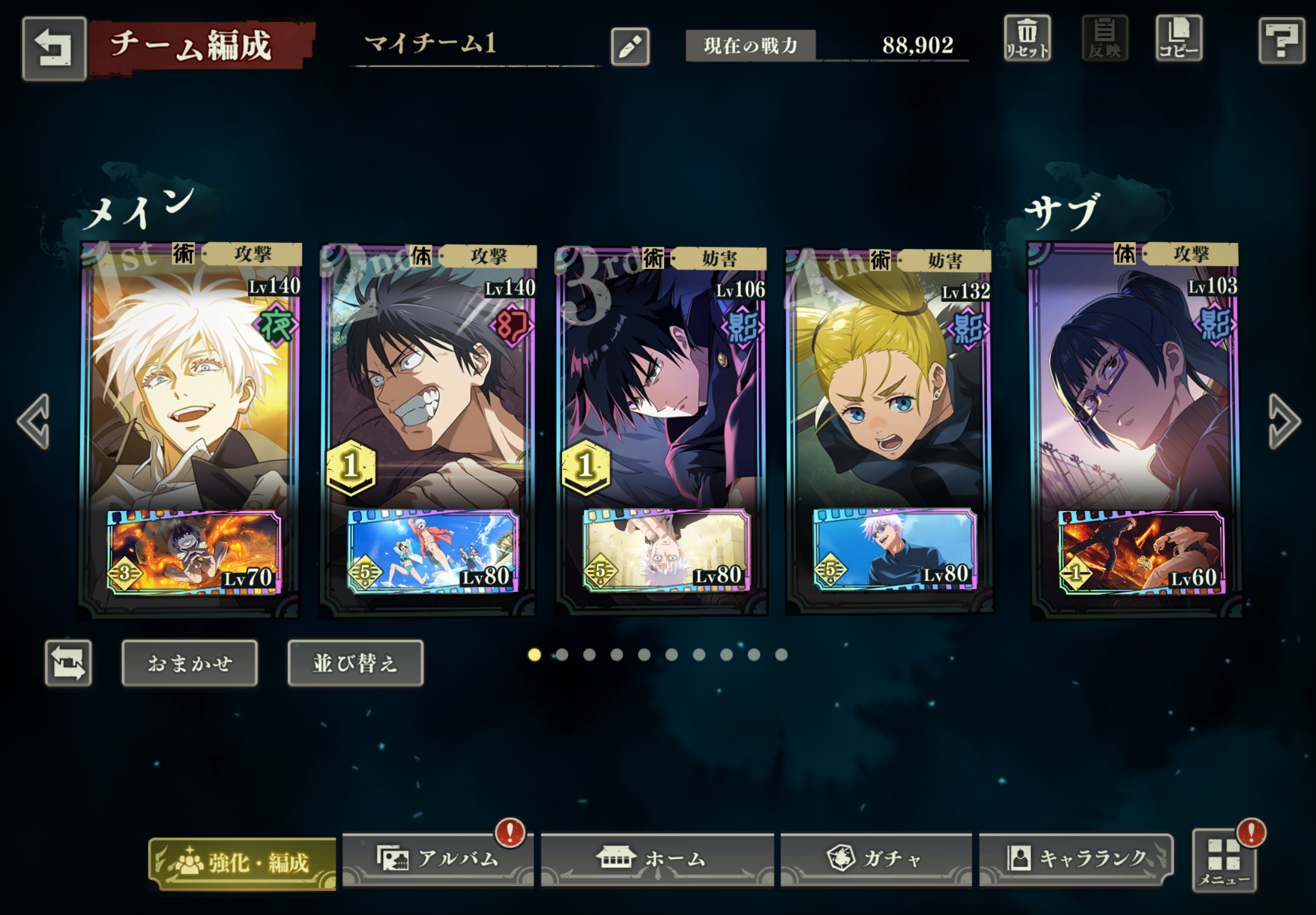Open the Lv70 fiery memory card

[193, 552]
